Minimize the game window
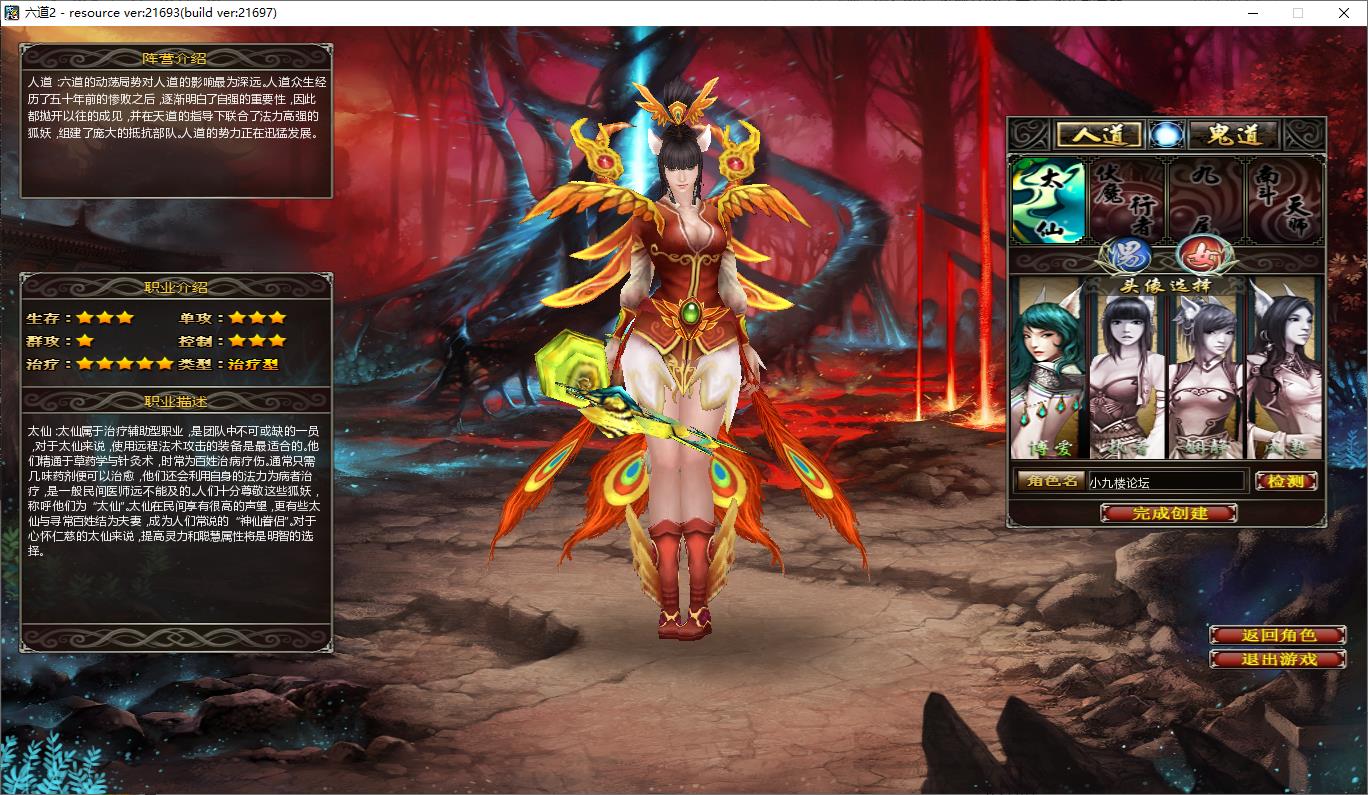This screenshot has height=795, width=1368. [x=1253, y=13]
